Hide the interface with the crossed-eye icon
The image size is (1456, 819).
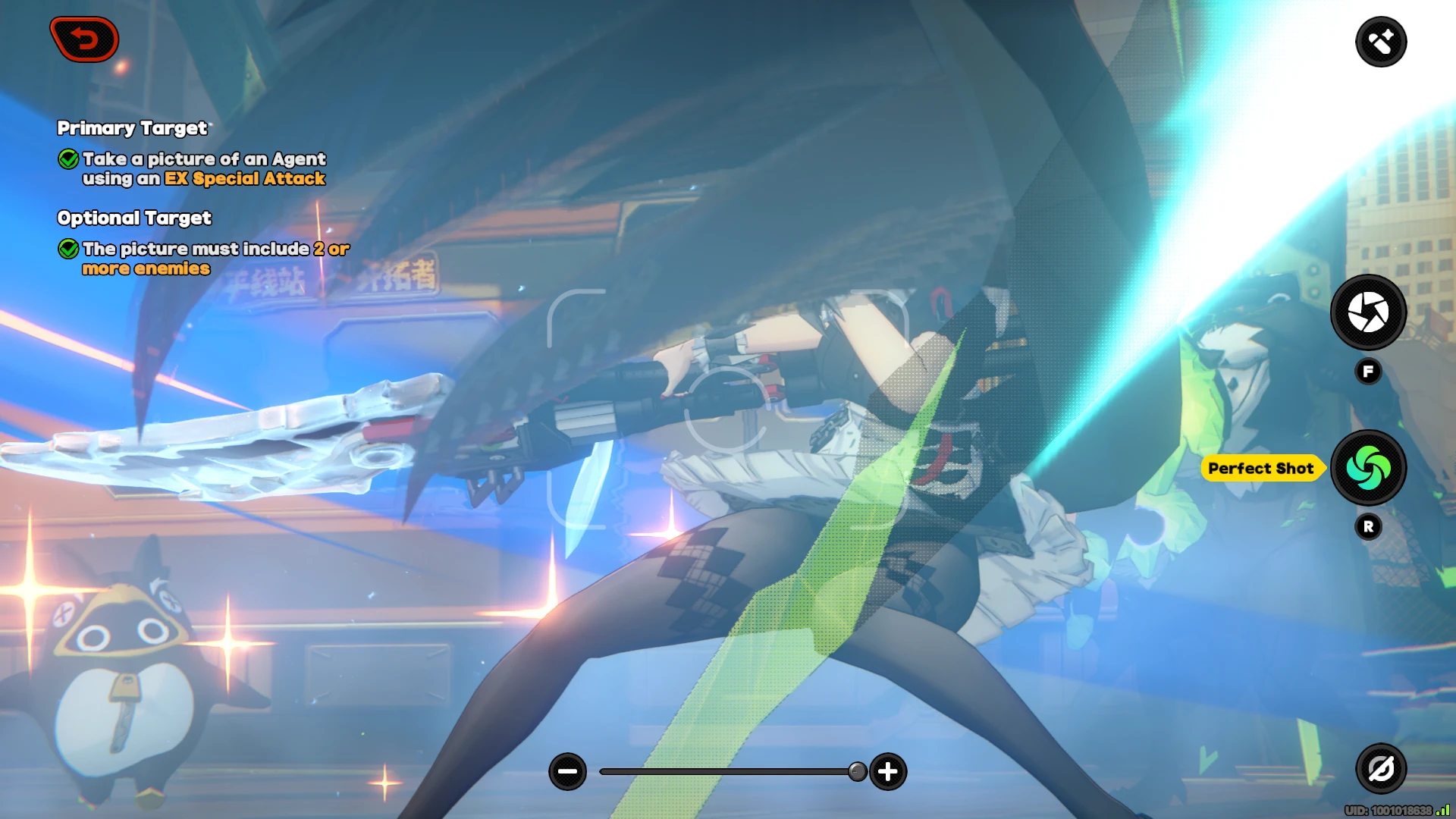[x=1382, y=768]
